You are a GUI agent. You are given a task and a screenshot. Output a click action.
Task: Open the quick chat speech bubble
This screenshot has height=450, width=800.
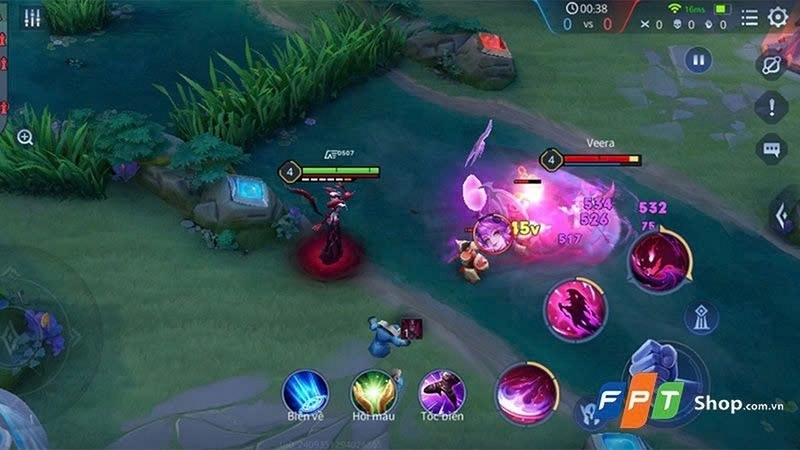(x=771, y=150)
